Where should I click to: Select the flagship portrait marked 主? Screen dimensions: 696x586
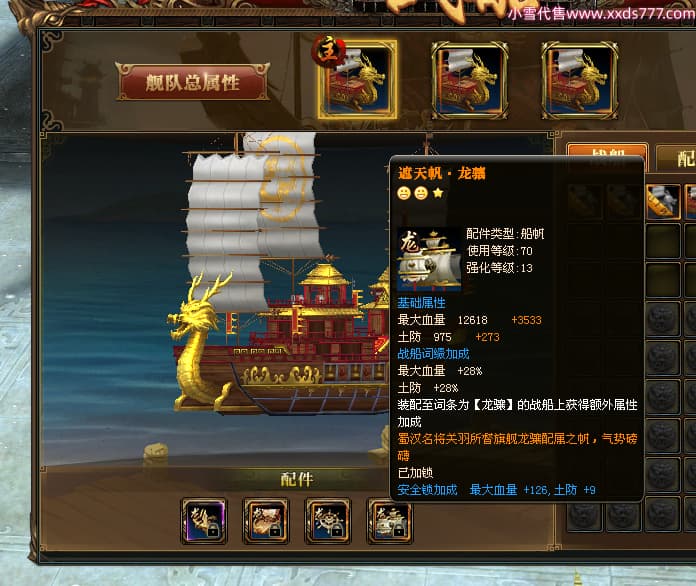[x=357, y=78]
